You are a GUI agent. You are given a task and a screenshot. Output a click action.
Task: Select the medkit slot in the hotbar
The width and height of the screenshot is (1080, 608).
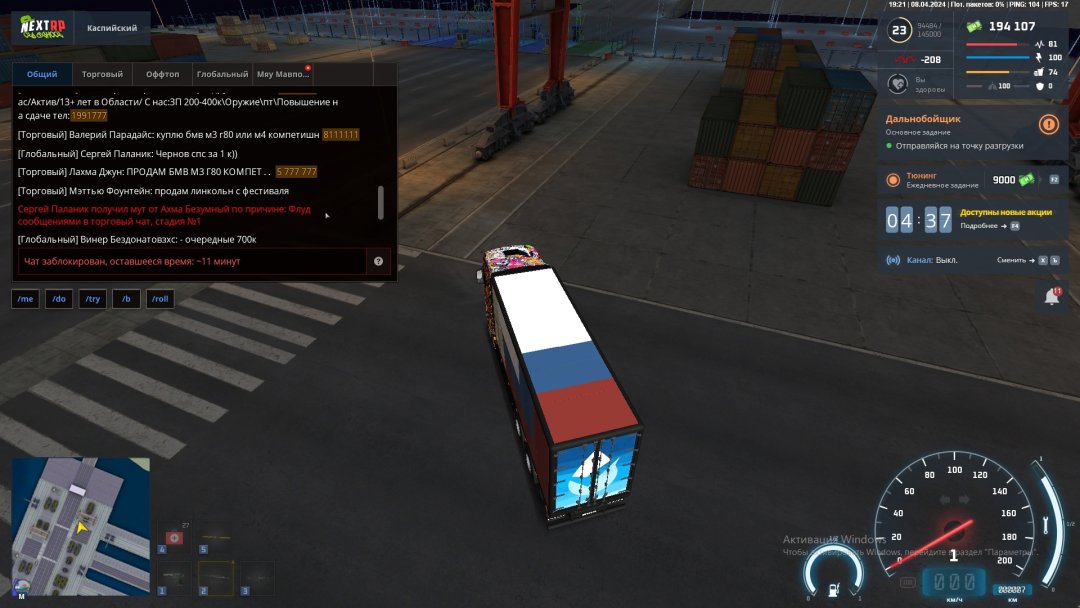(175, 538)
